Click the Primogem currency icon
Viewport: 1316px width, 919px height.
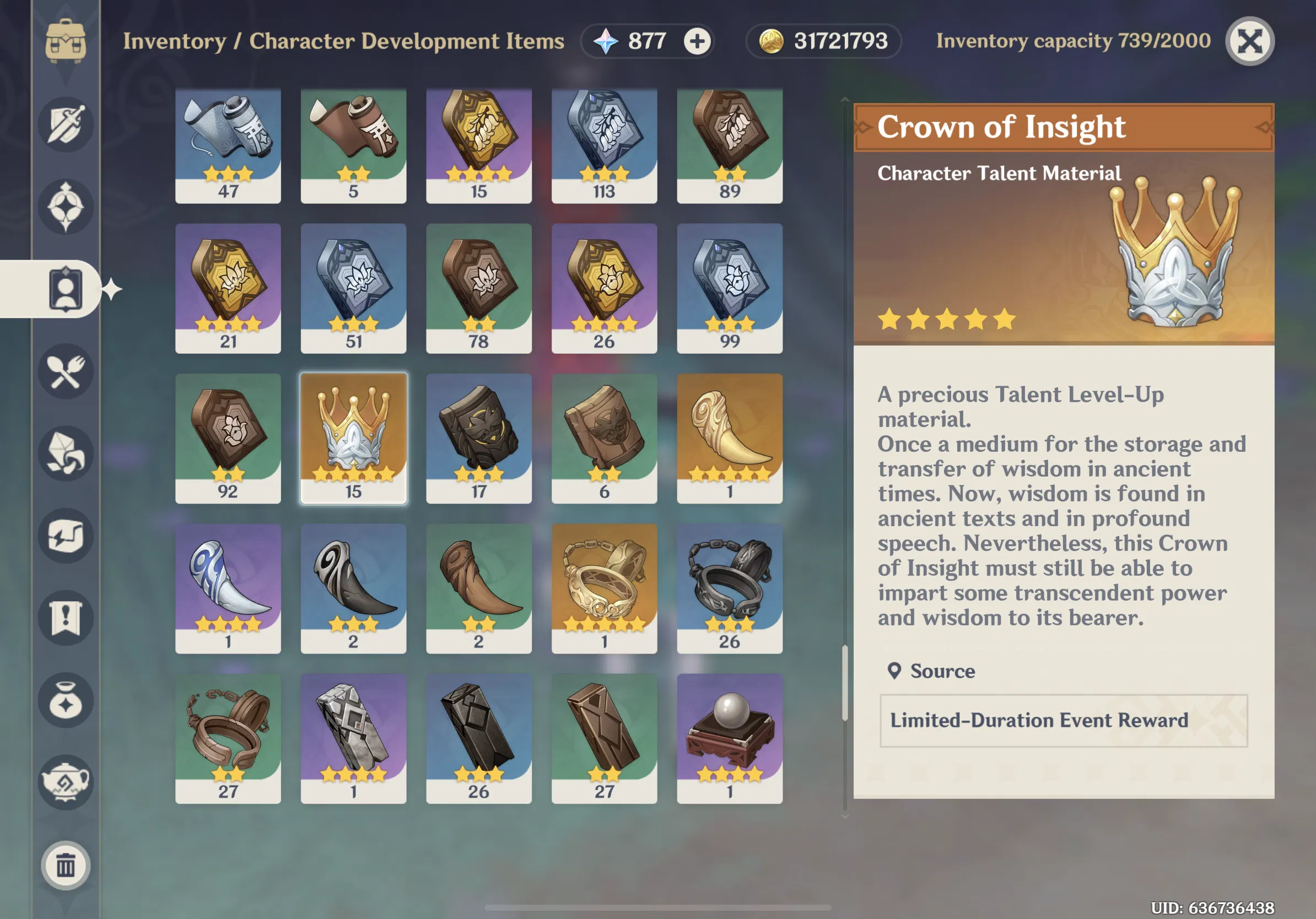pos(605,41)
